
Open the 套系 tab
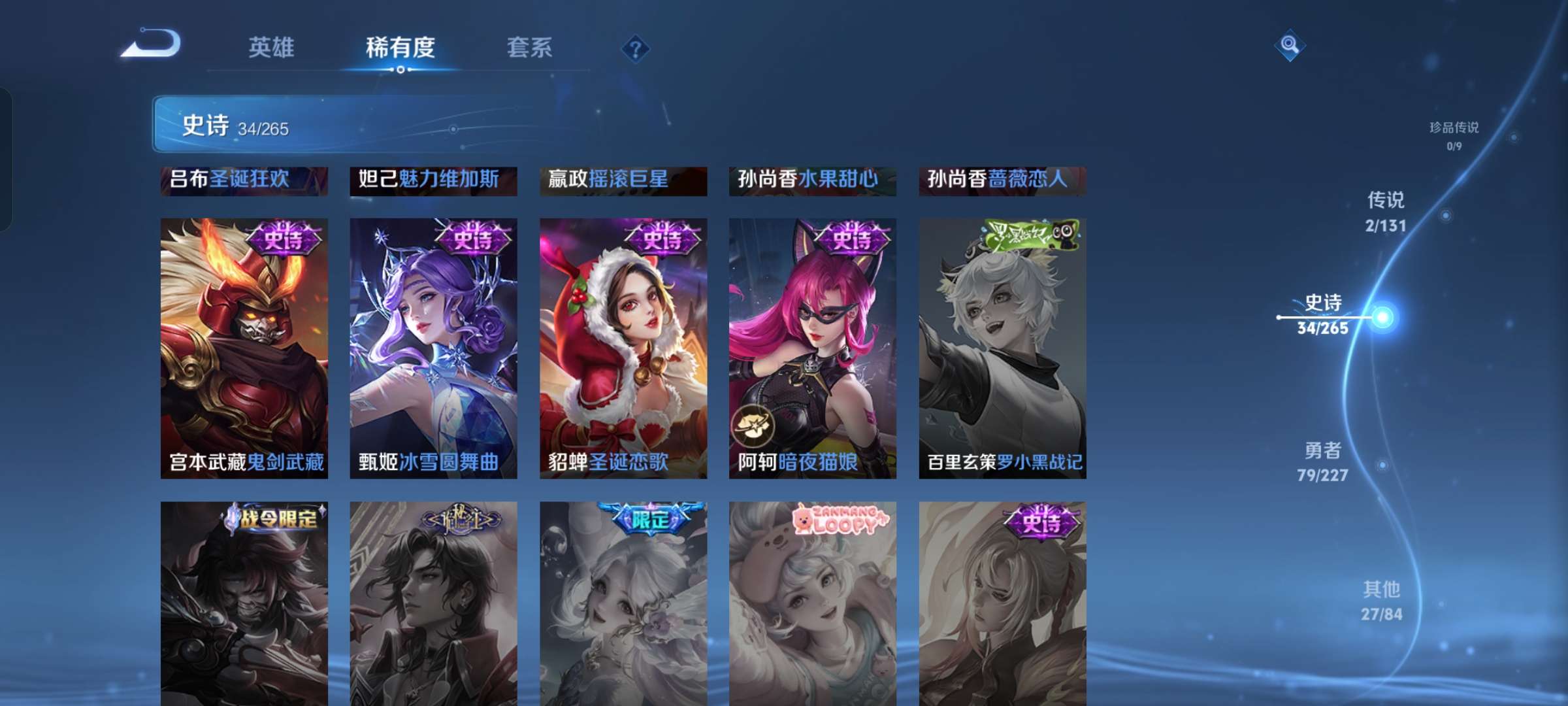tap(530, 47)
